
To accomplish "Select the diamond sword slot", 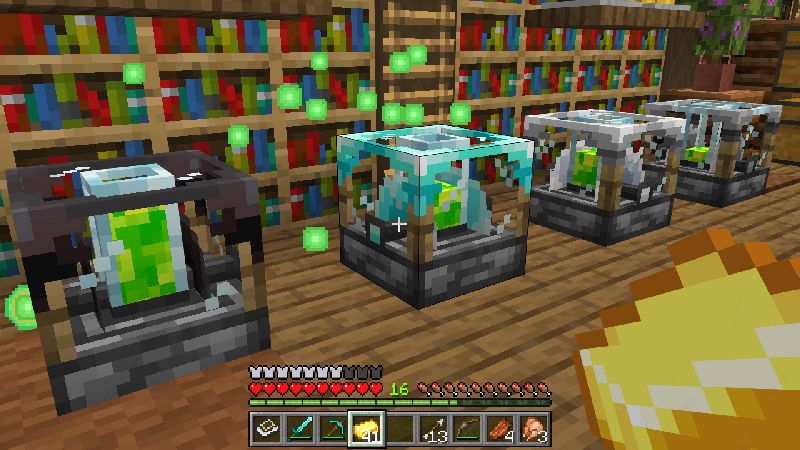I will [x=300, y=428].
